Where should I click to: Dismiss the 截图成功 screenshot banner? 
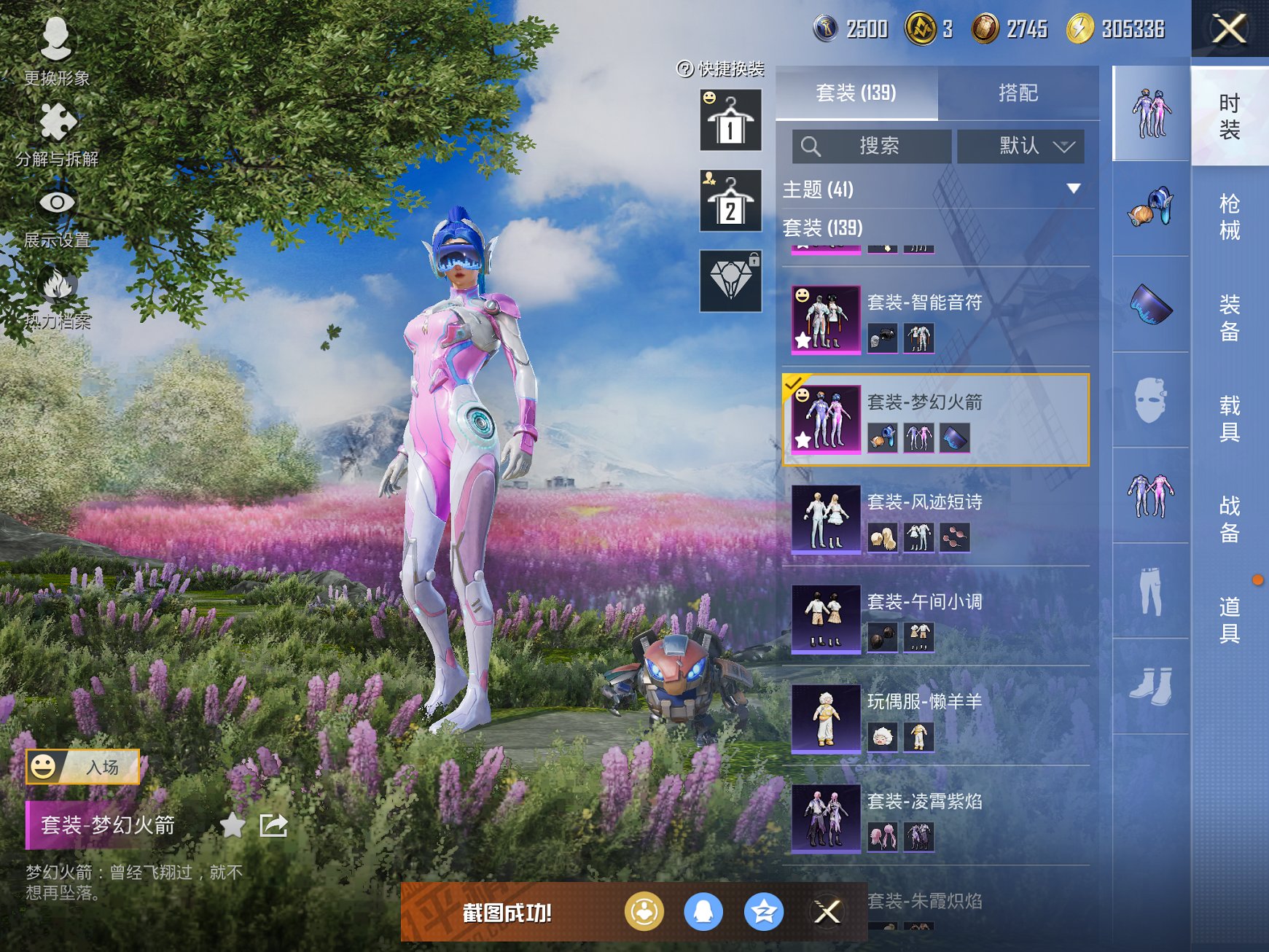coord(827,912)
